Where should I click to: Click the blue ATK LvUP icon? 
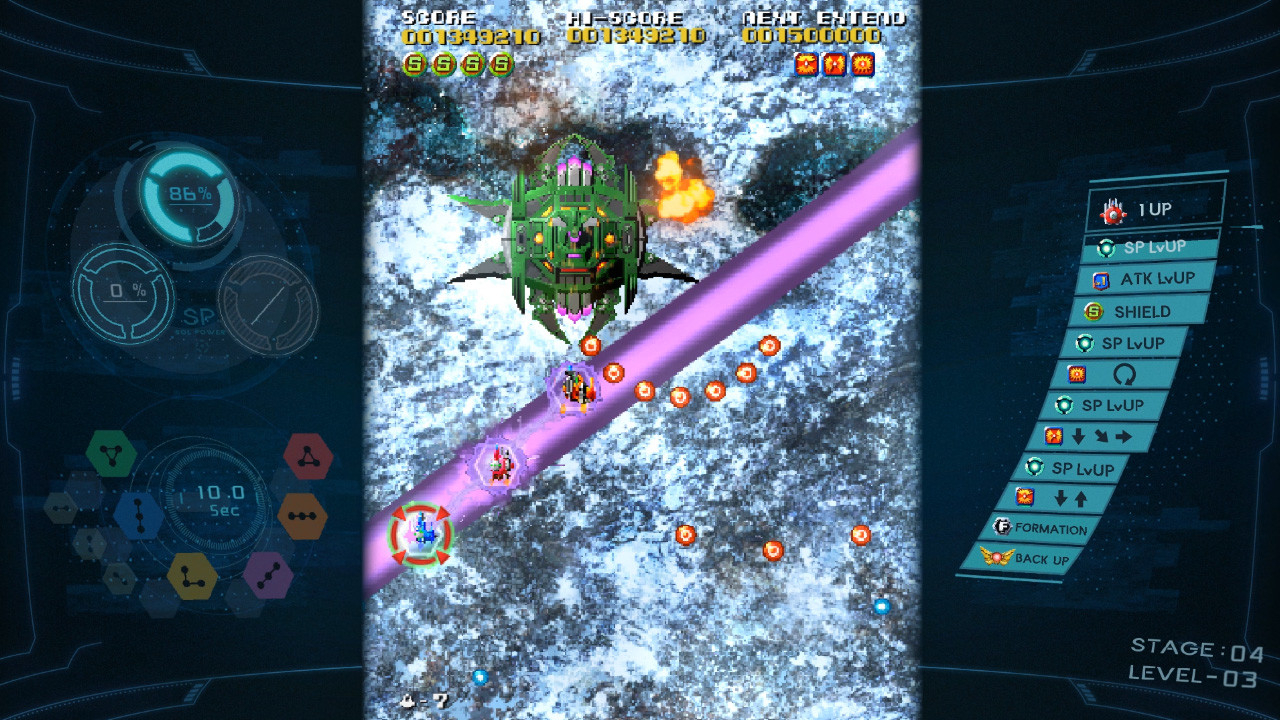[x=1103, y=278]
